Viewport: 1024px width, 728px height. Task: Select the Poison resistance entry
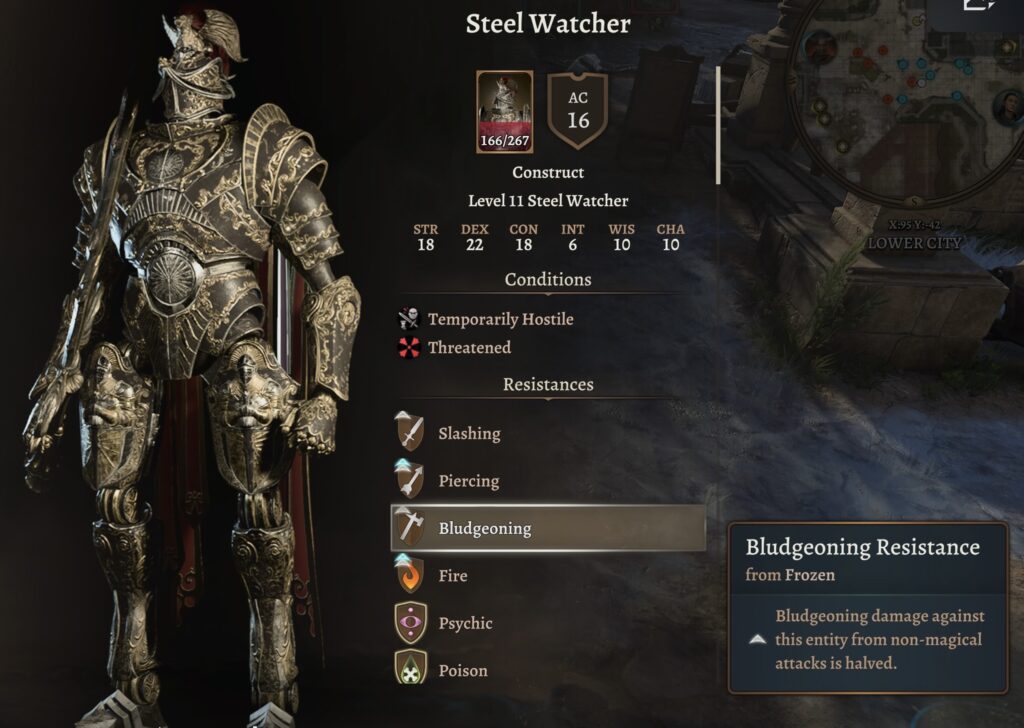[462, 670]
